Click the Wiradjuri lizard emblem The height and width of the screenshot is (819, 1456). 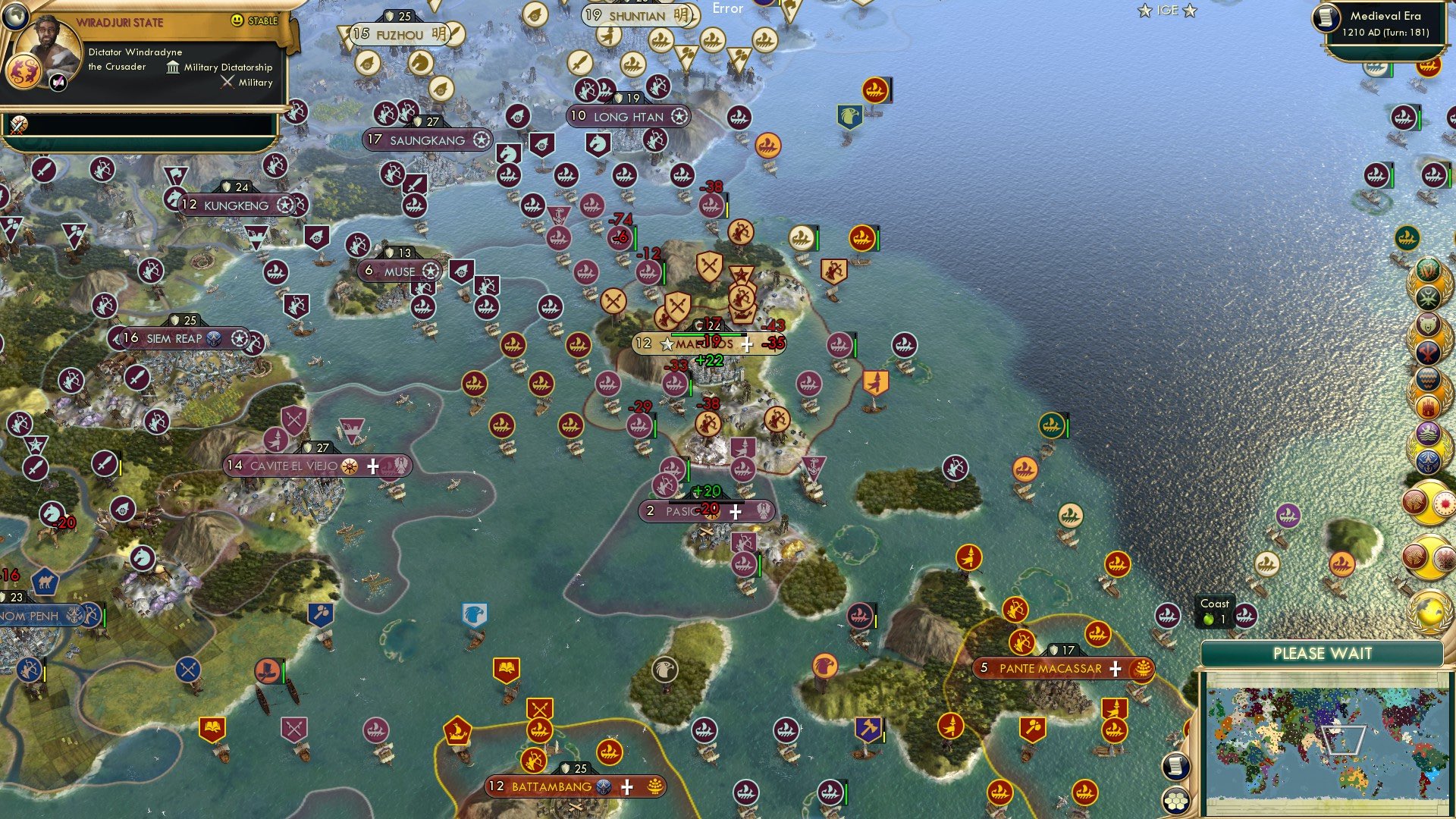pyautogui.click(x=22, y=72)
